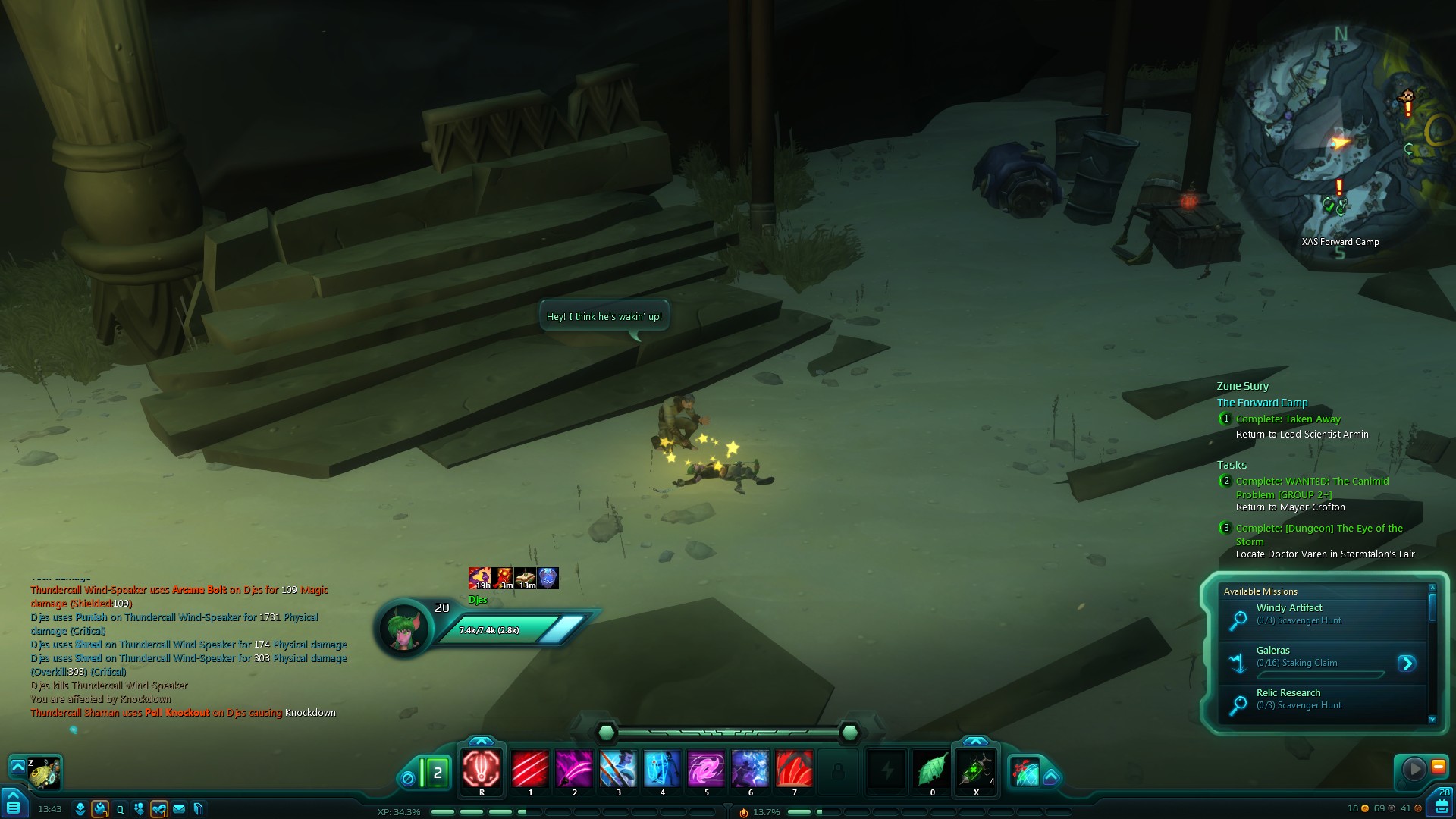This screenshot has height=819, width=1456.
Task: Open the inventory bag button
Action: point(1442,805)
